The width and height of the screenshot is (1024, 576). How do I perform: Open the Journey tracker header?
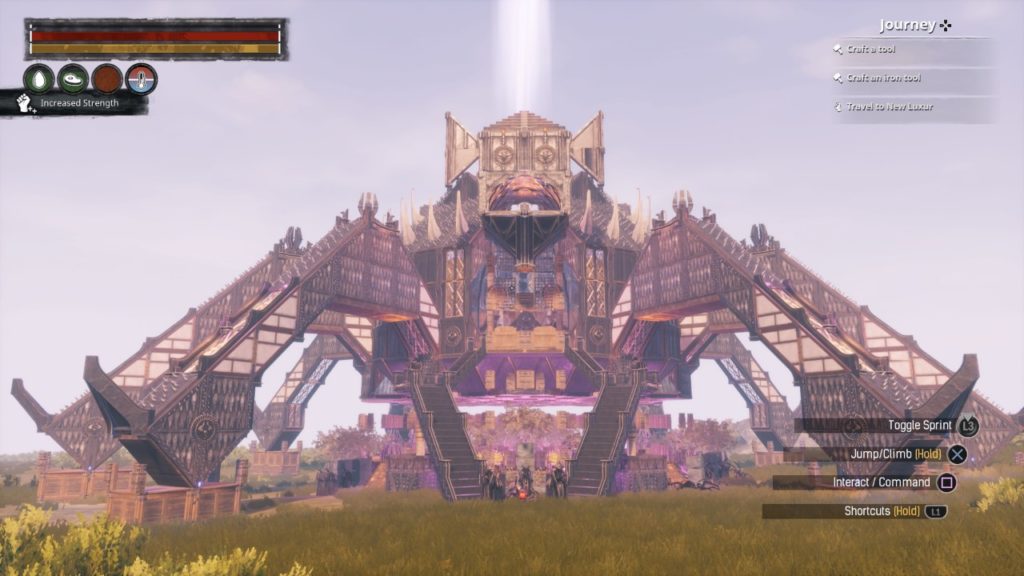tap(914, 26)
